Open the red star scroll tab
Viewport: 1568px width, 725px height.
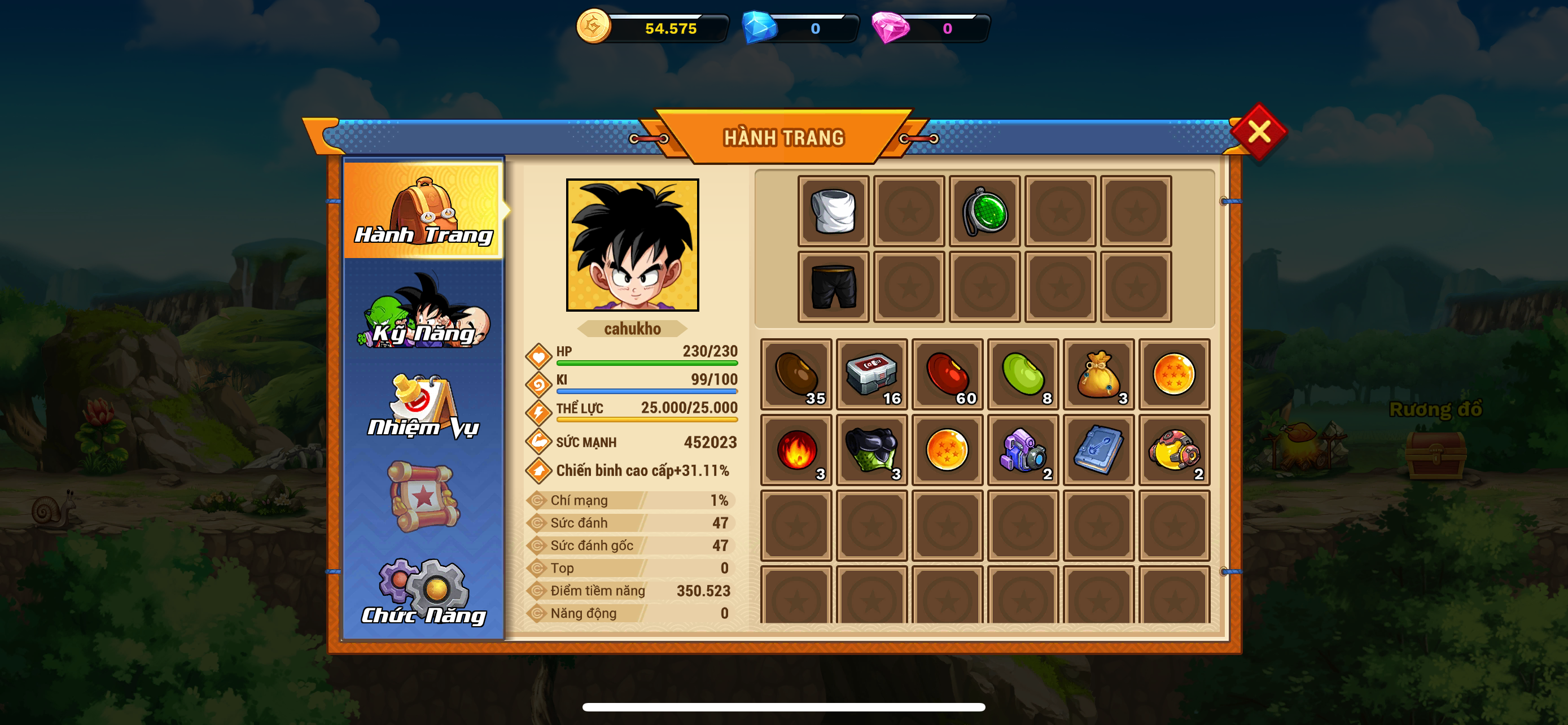(424, 497)
